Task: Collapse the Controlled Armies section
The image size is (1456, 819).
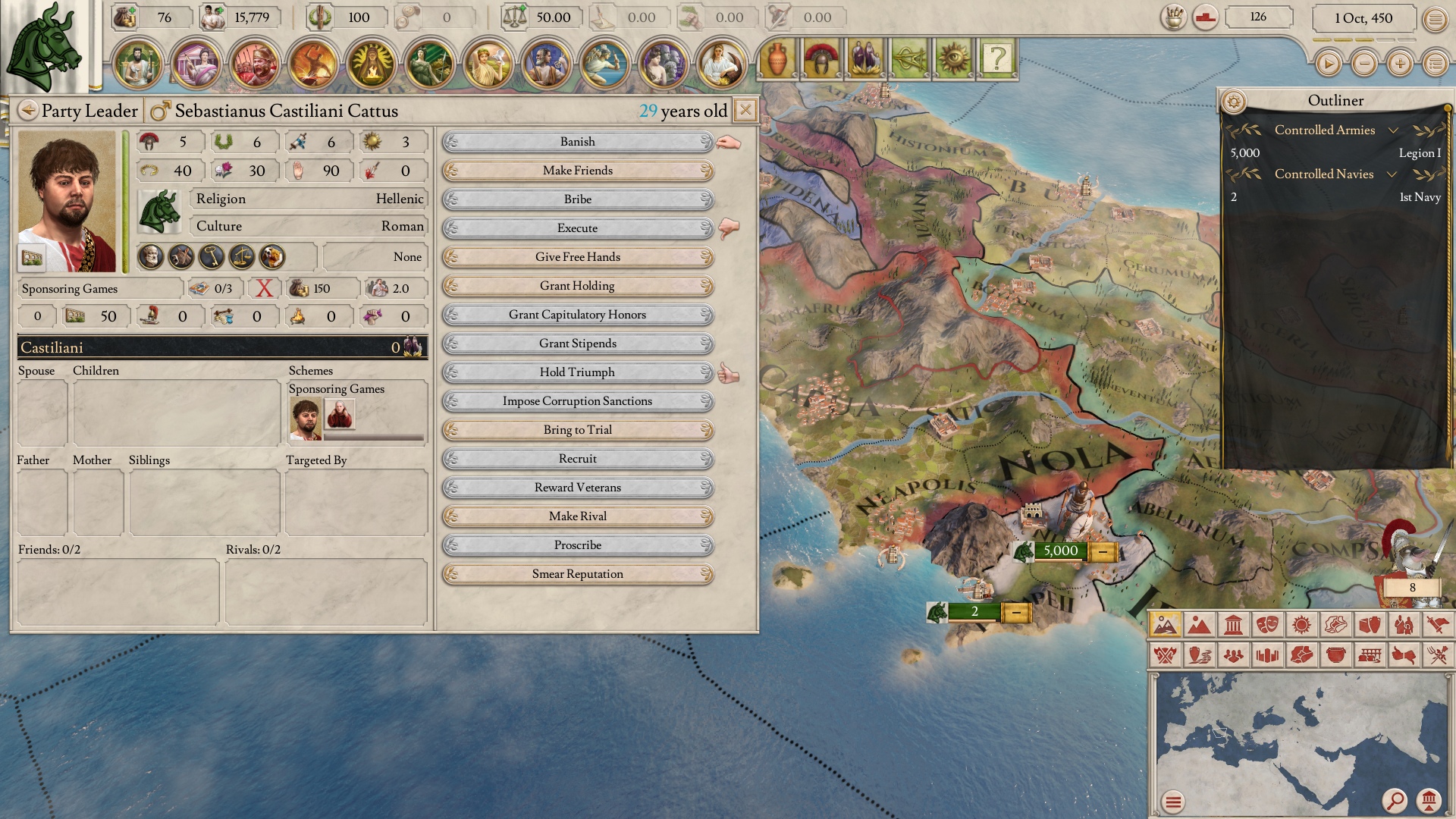Action: pyautogui.click(x=1392, y=130)
